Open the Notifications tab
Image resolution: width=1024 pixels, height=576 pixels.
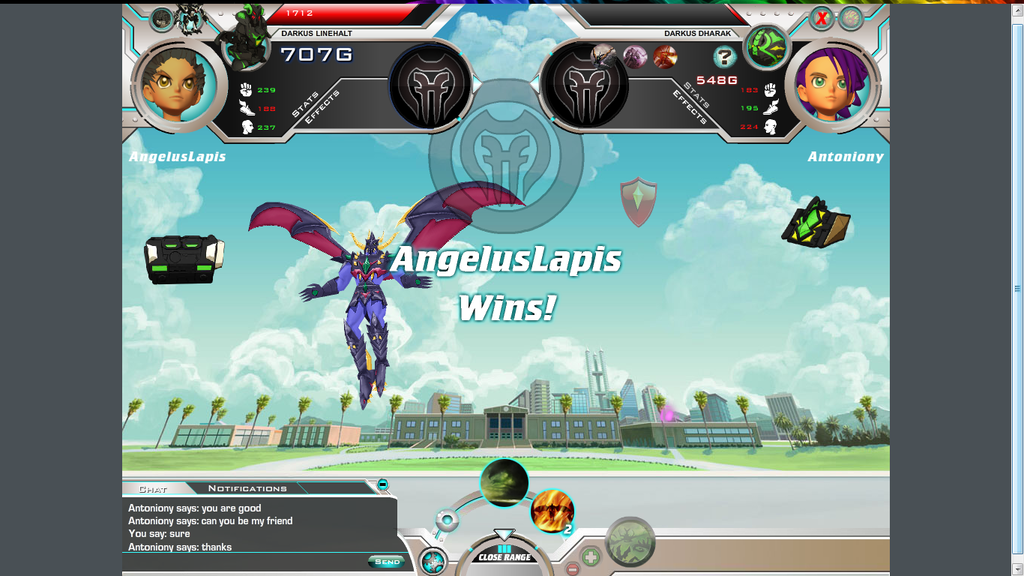(247, 488)
